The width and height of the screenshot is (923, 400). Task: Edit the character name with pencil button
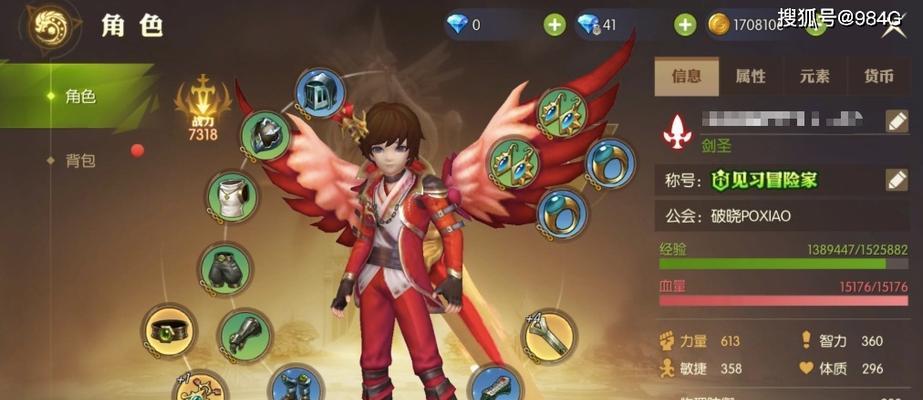click(897, 122)
